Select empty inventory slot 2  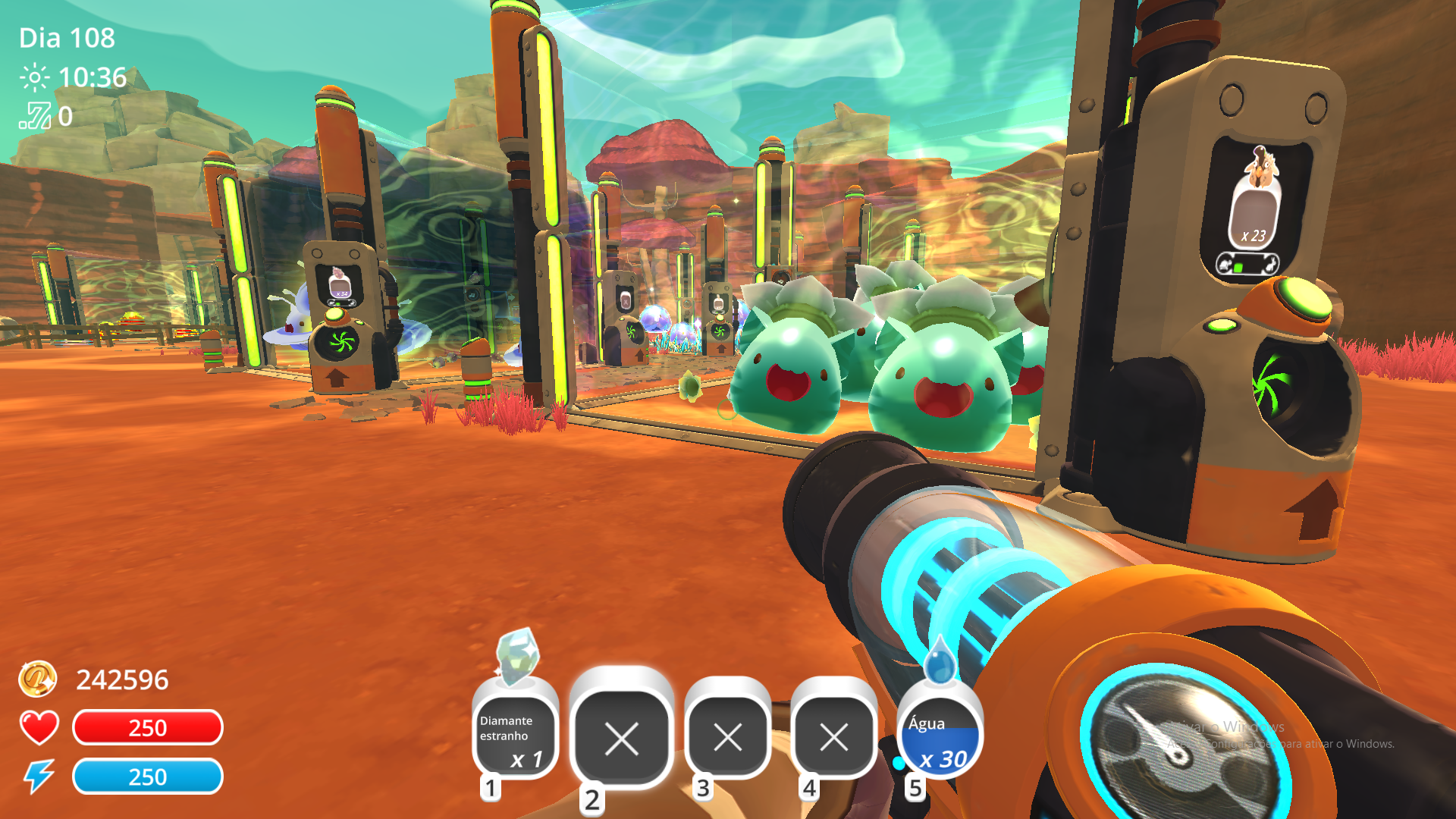(x=622, y=739)
